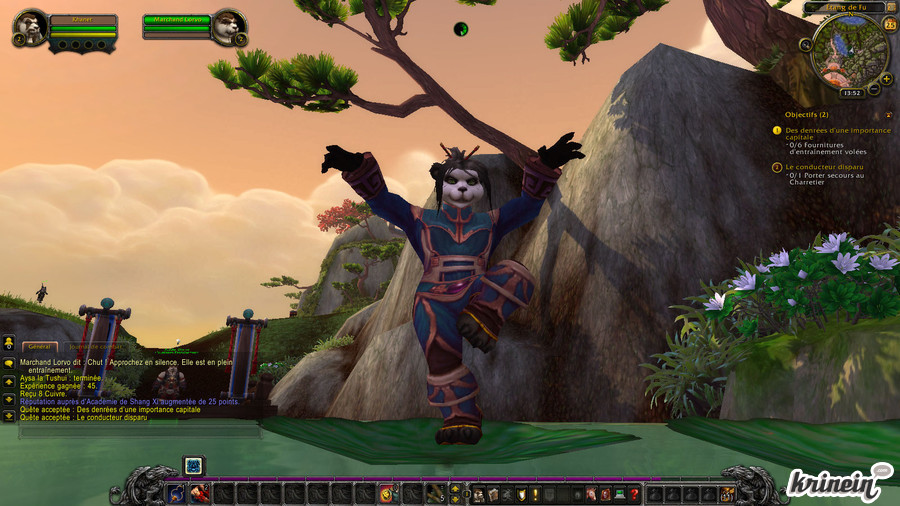
Task: Open quest 'Des denrées d'une importance capitale'
Action: pyautogui.click(x=838, y=134)
